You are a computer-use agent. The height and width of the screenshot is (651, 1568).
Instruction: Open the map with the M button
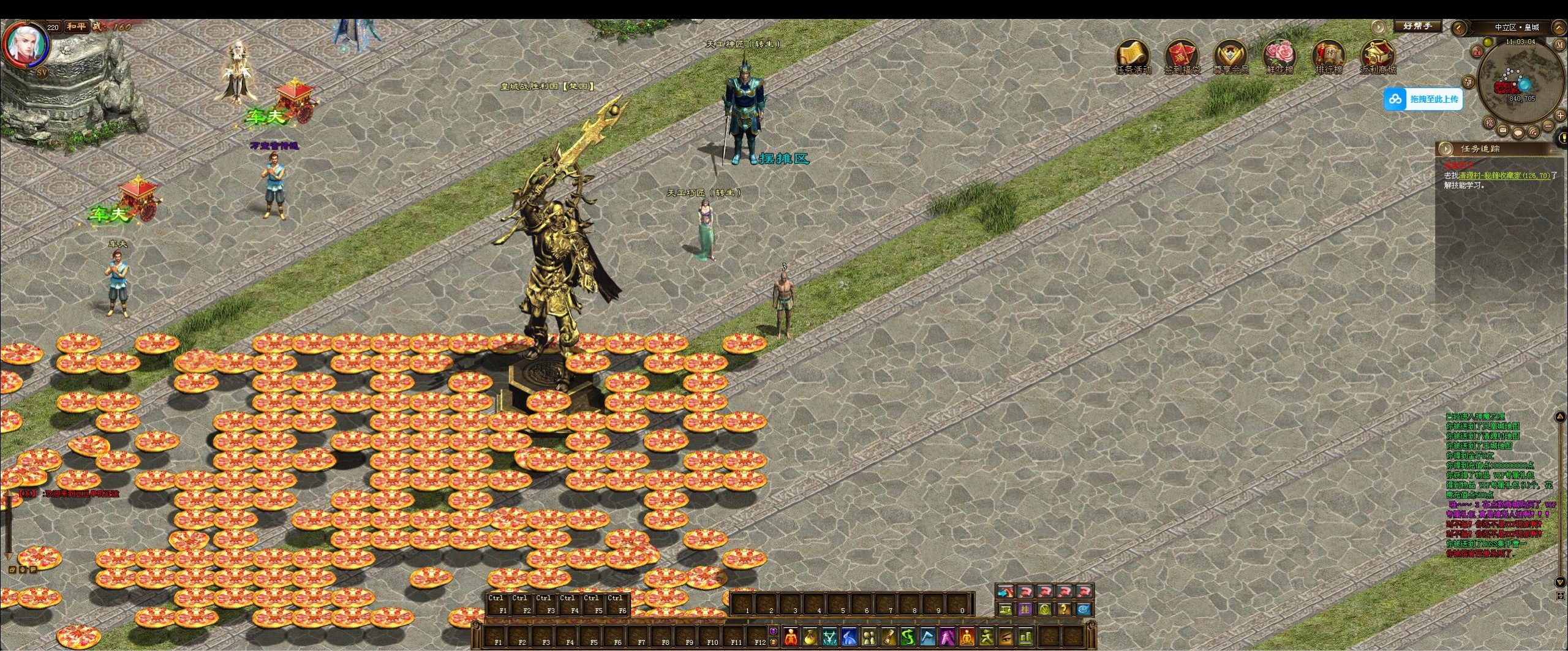click(x=1559, y=45)
